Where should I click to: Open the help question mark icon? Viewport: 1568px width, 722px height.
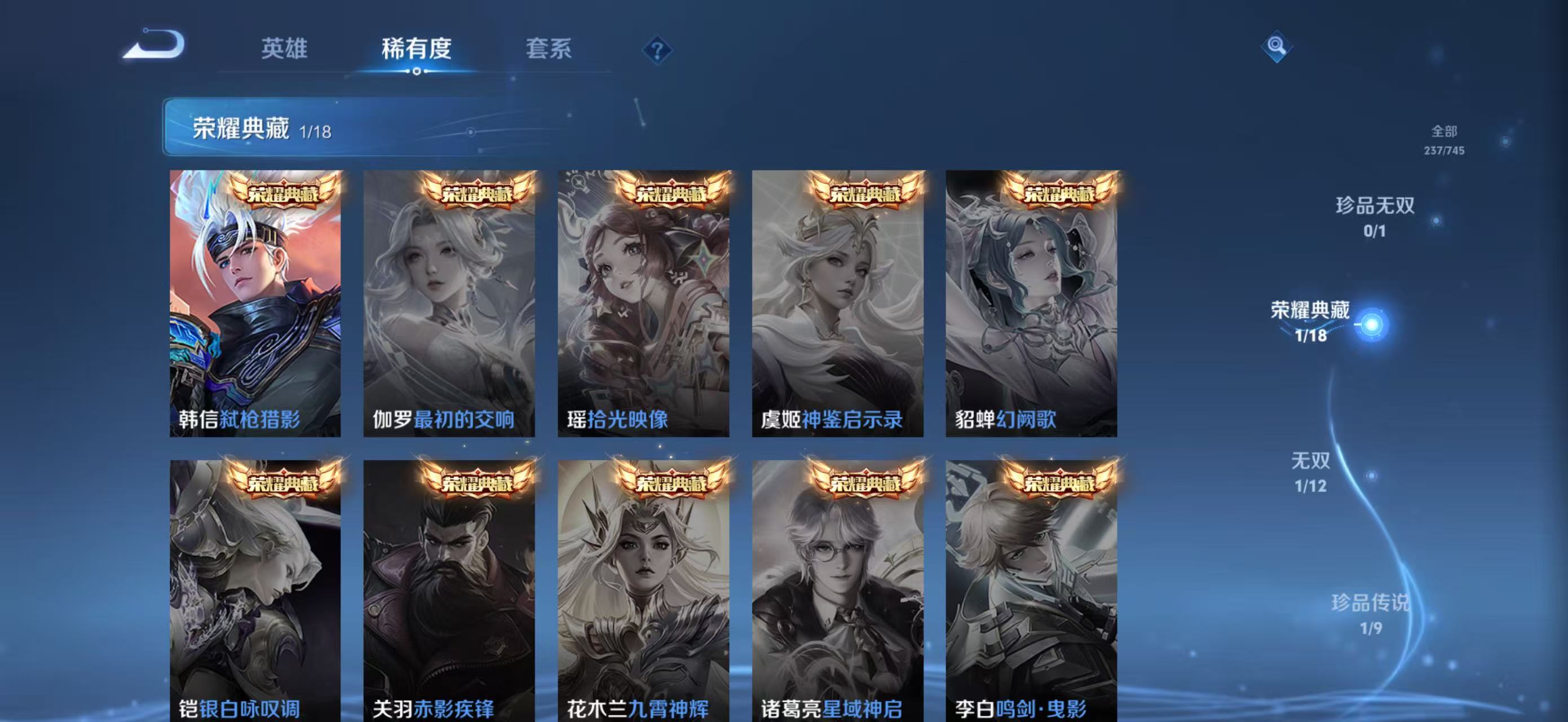656,50
